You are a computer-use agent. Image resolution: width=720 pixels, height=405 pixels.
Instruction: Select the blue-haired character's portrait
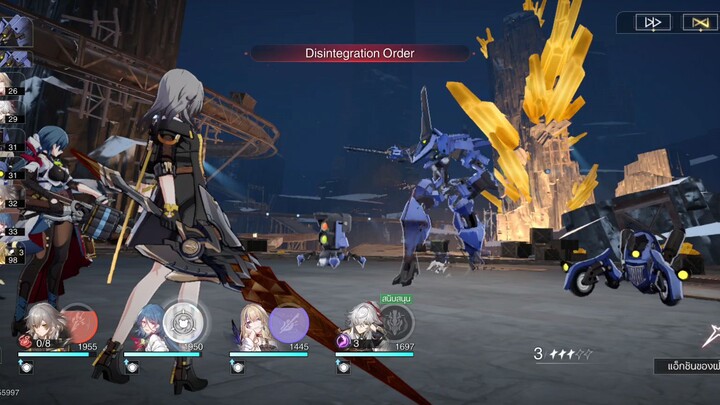click(150, 330)
